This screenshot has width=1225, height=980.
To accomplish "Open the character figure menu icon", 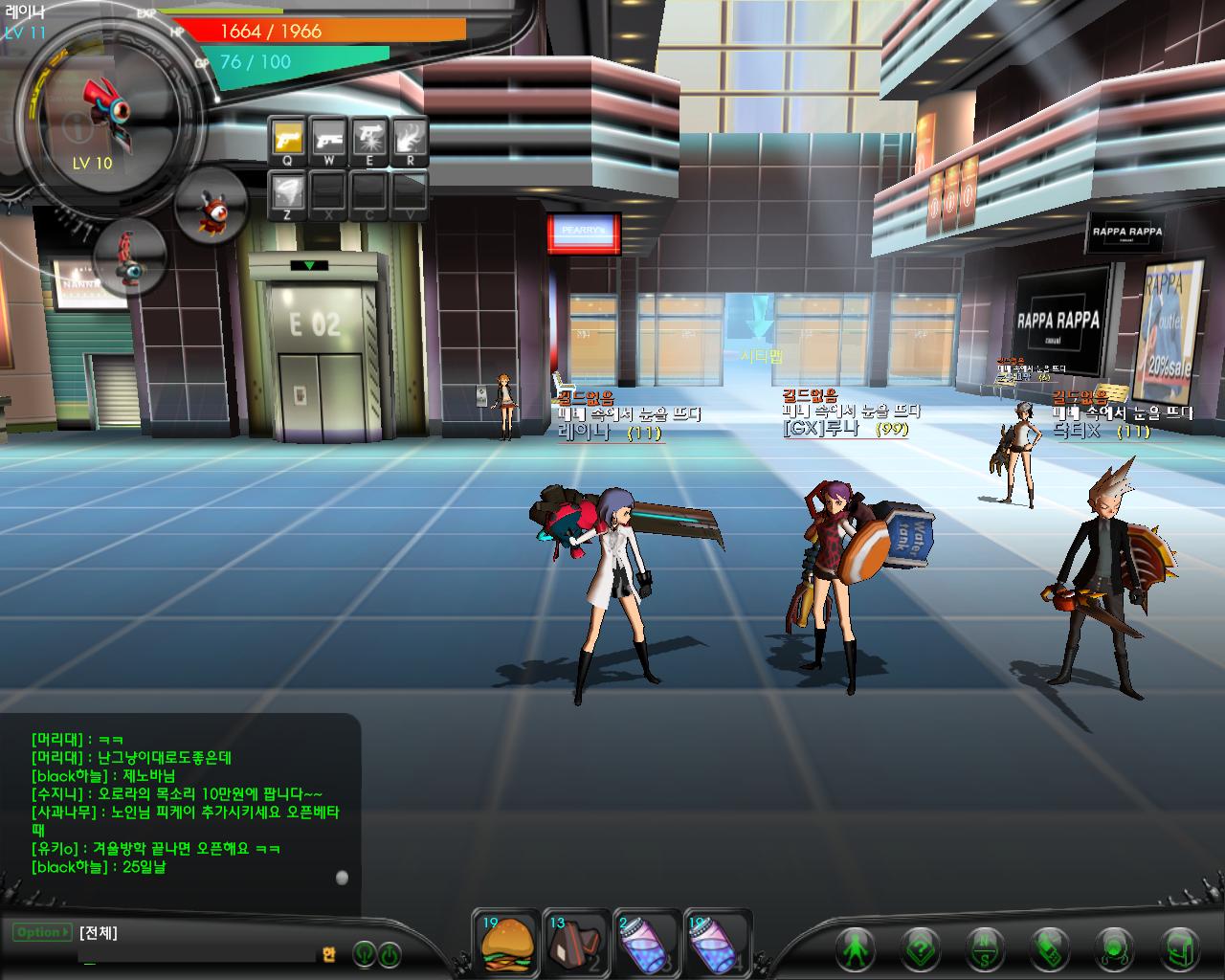I will (x=855, y=948).
